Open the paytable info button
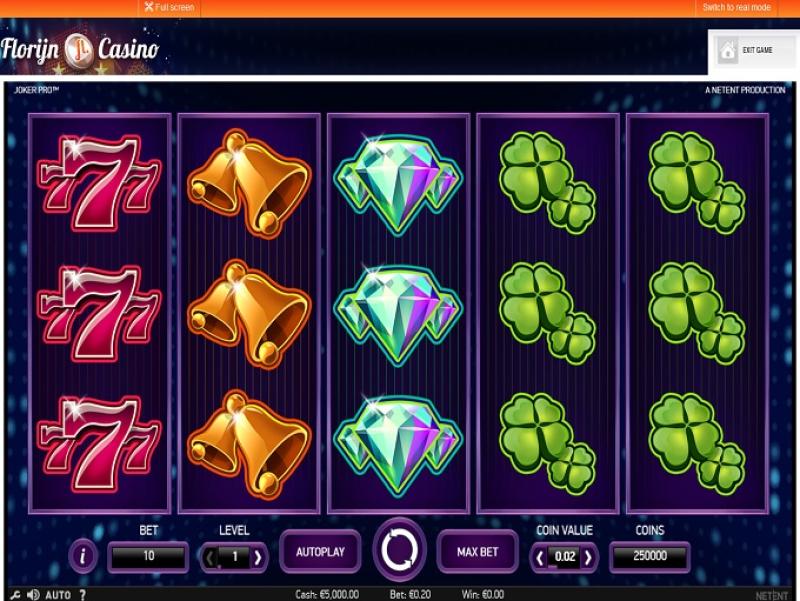Viewport: 800px width, 601px height. click(84, 556)
